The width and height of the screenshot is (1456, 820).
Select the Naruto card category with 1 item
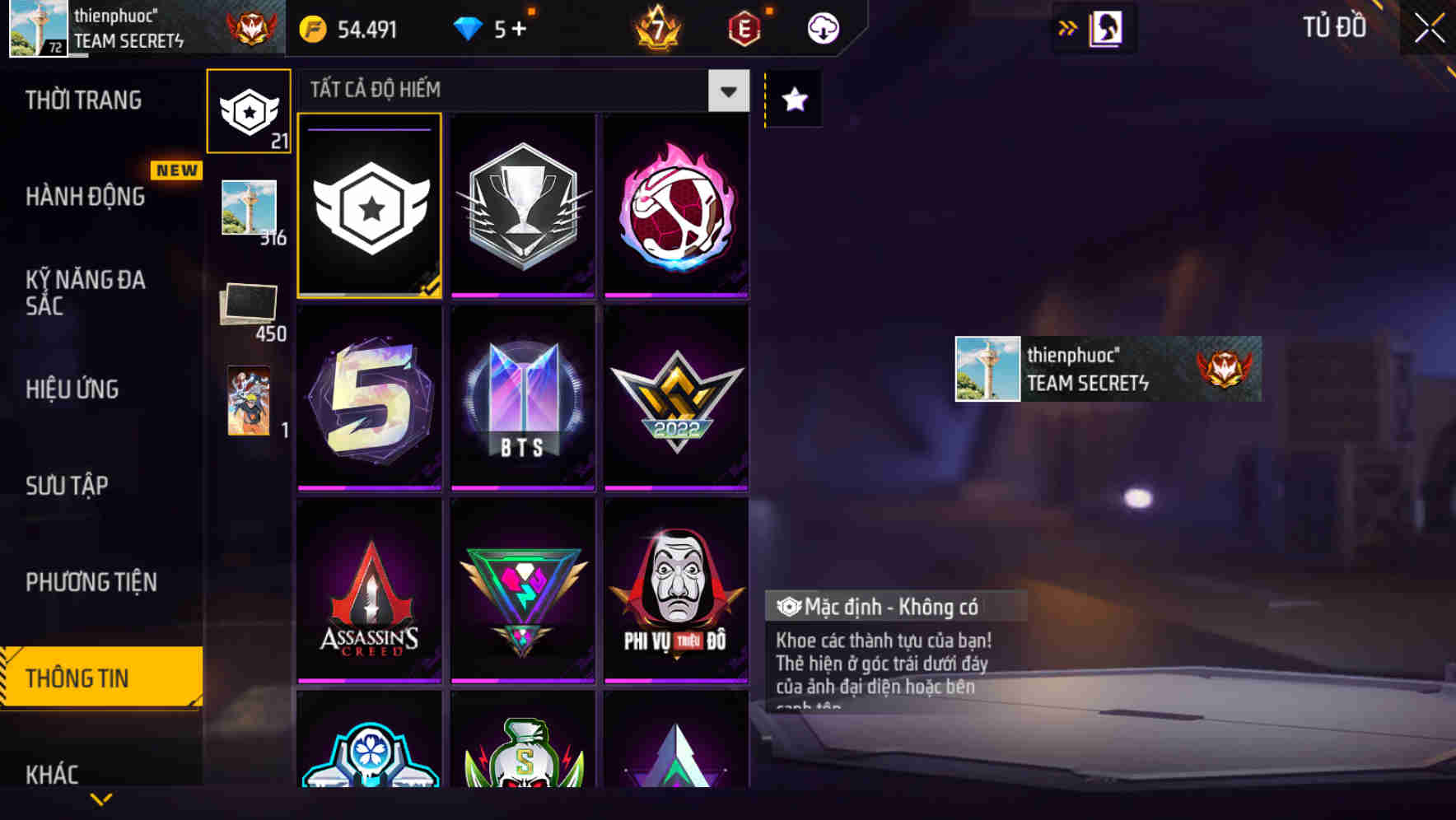[249, 401]
